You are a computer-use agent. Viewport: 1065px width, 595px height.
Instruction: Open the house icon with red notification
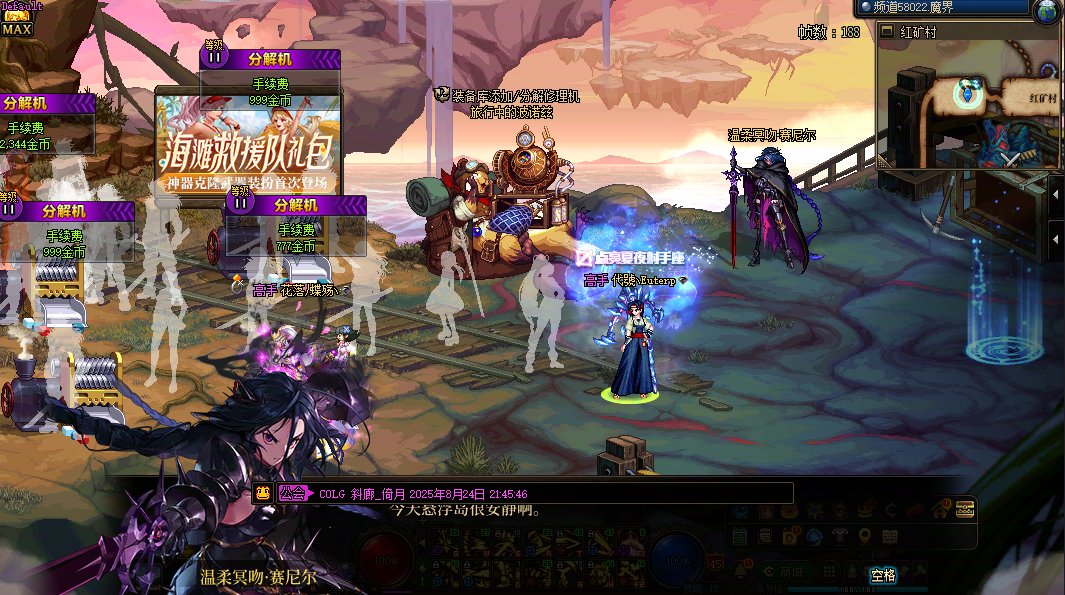click(940, 510)
